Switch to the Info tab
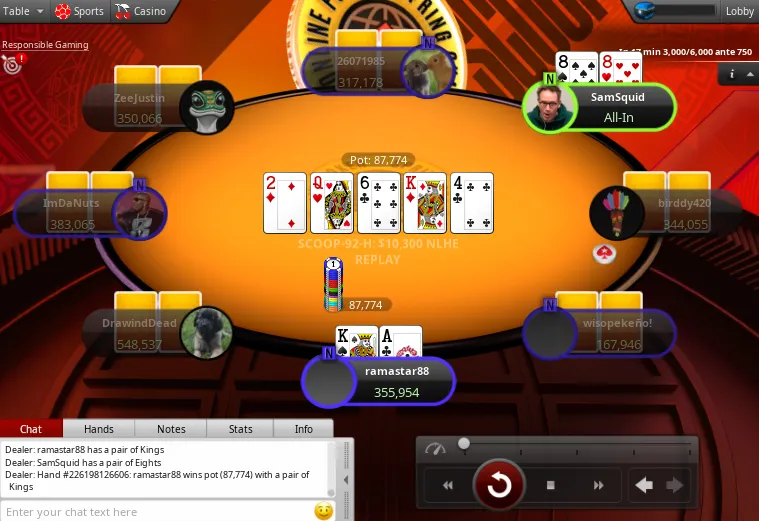759x521 pixels. click(304, 429)
